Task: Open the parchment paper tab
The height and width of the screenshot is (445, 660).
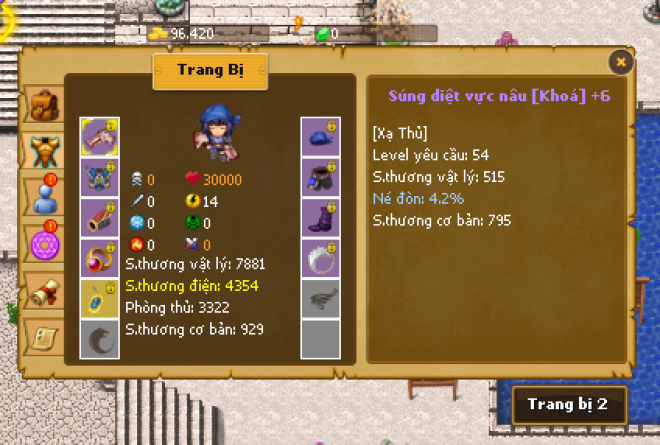Action: 43,335
